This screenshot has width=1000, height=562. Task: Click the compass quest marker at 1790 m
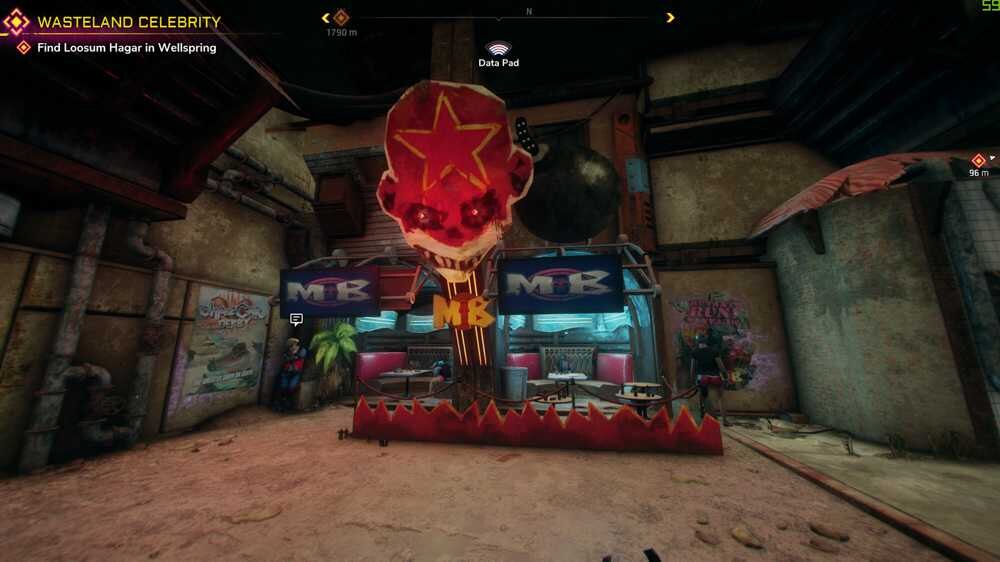(341, 17)
